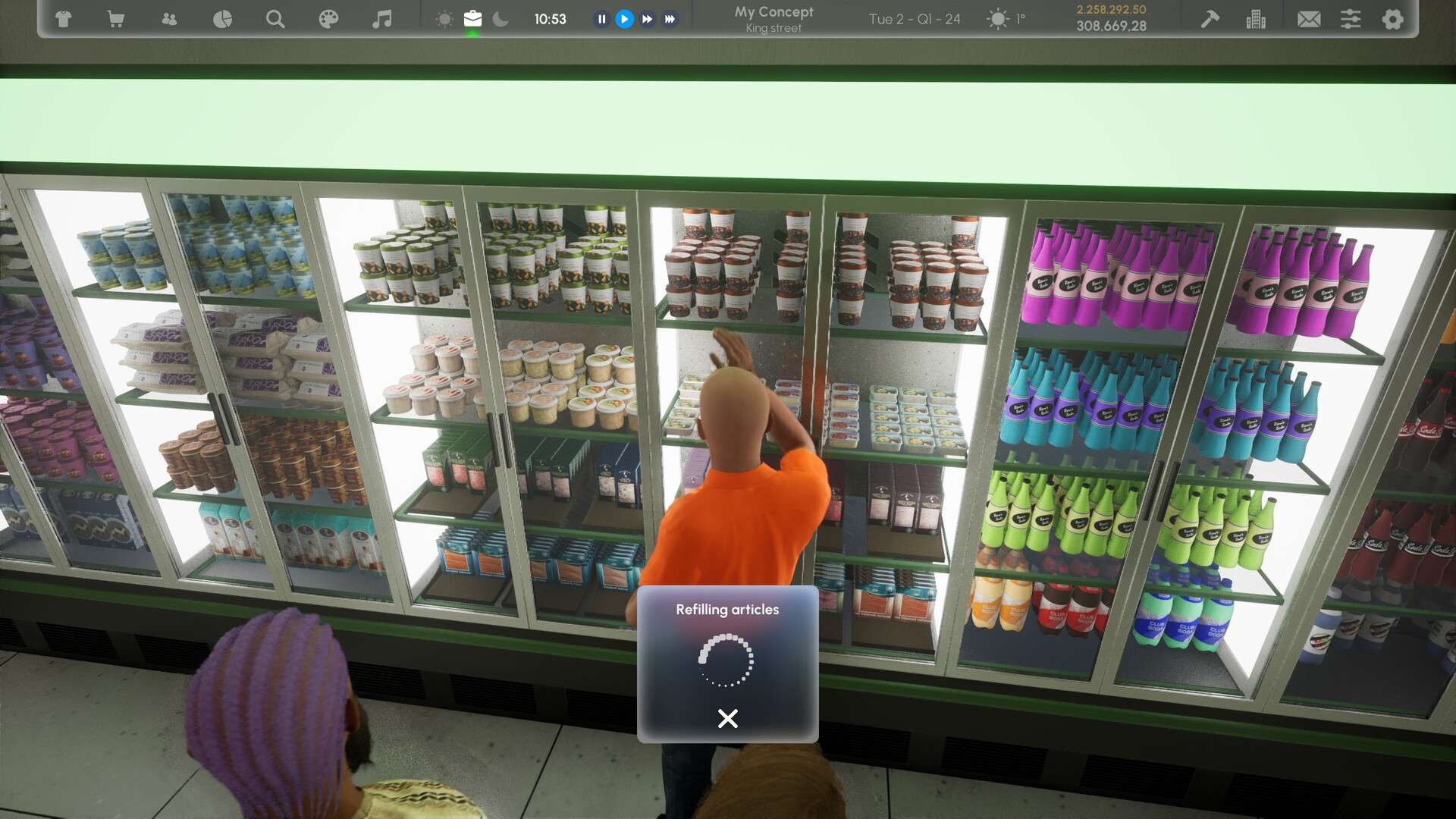
Task: Open build mode with the hammer icon
Action: point(1209,19)
